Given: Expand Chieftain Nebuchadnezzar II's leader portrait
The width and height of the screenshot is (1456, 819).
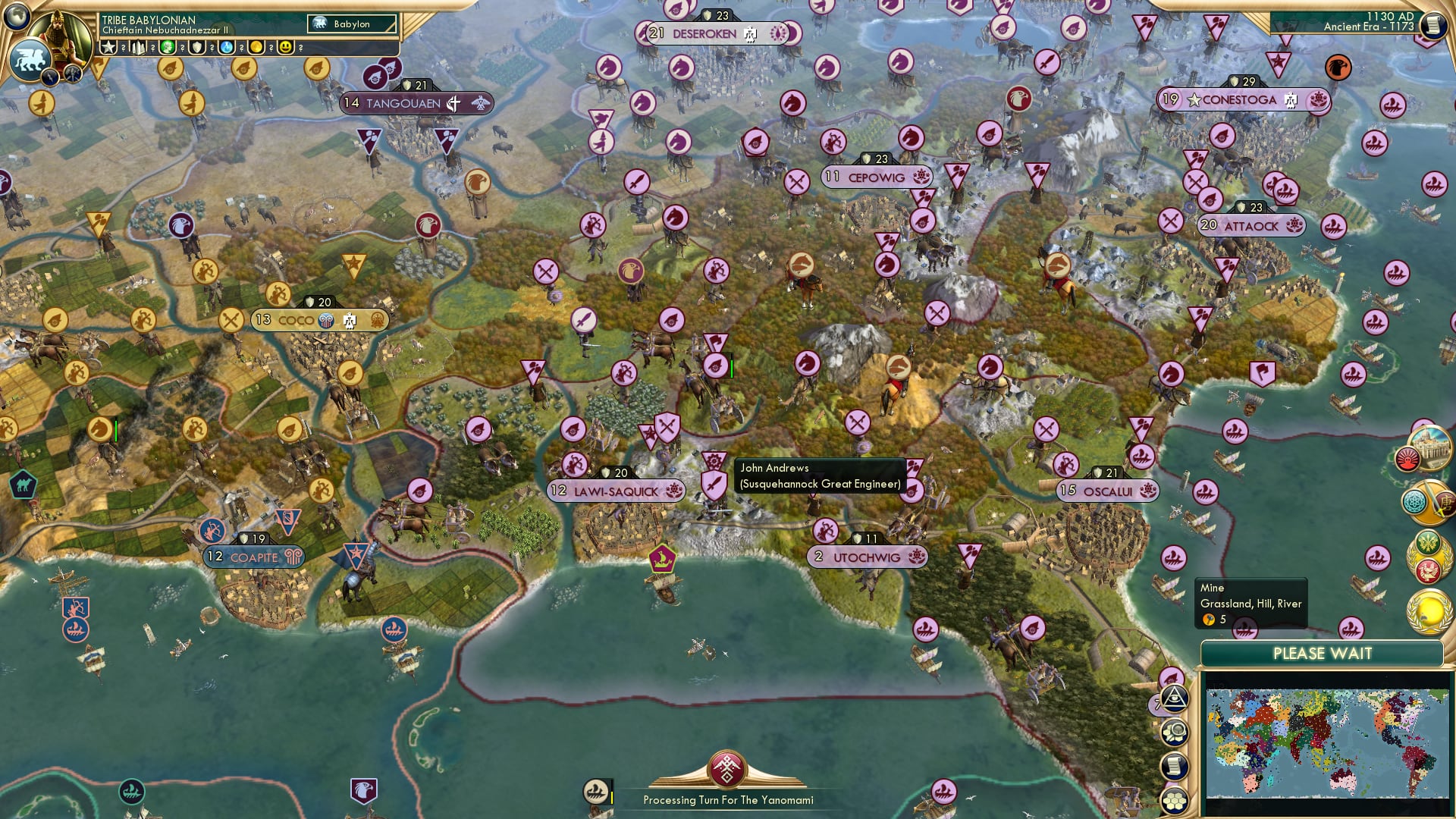Looking at the screenshot, I should (x=58, y=34).
